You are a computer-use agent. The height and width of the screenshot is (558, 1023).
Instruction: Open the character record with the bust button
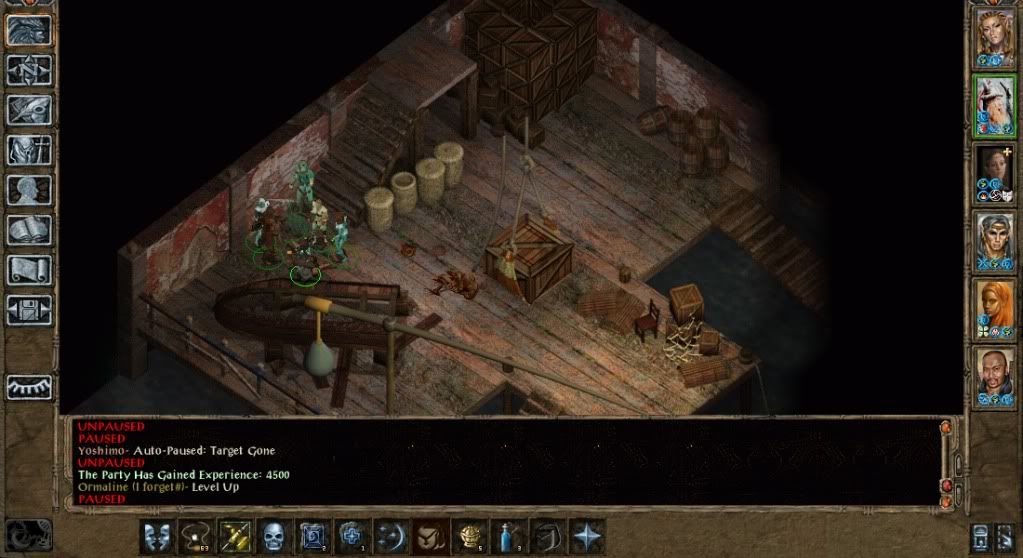pyautogui.click(x=29, y=190)
